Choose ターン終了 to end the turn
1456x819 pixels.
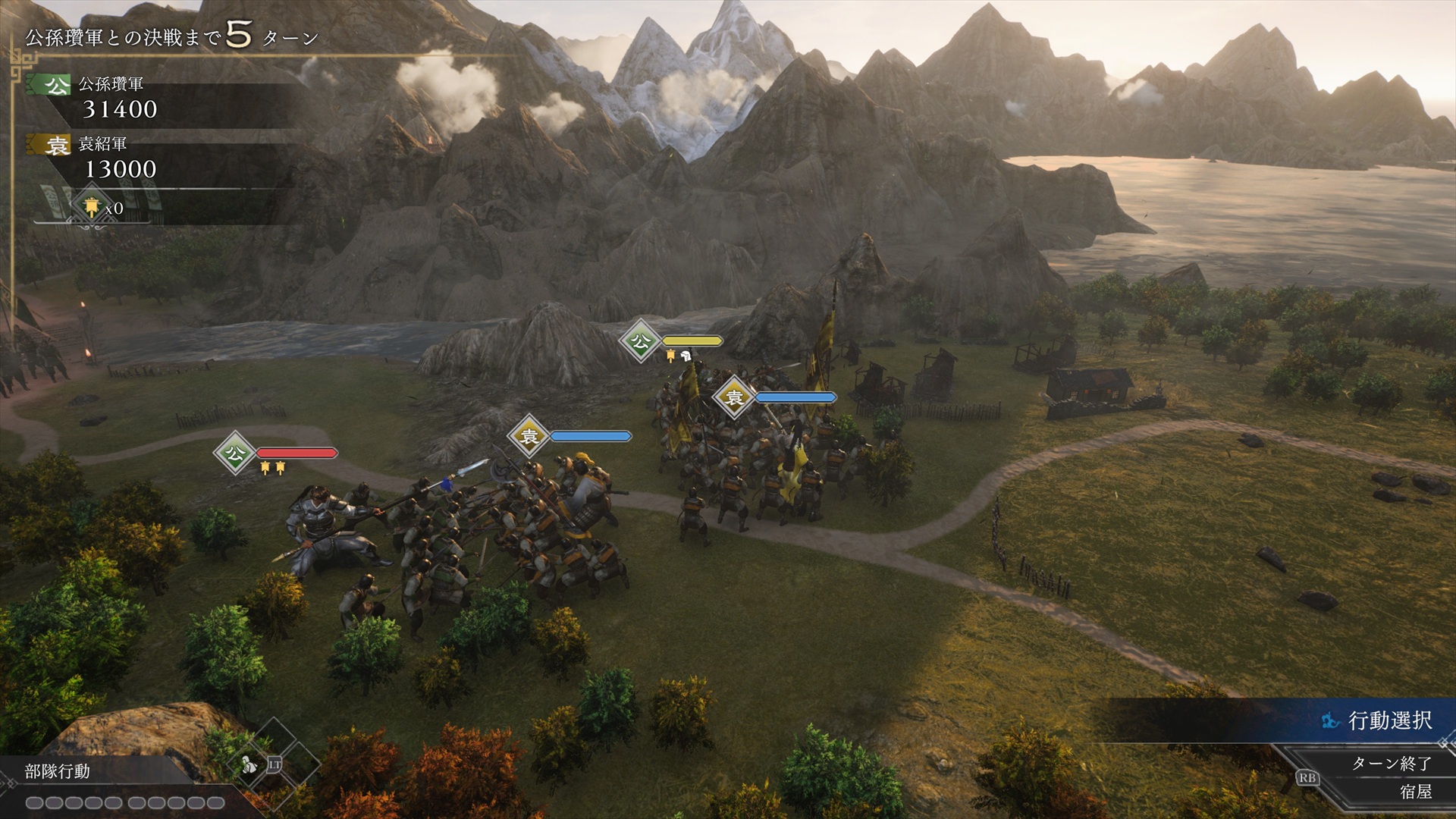click(1391, 763)
